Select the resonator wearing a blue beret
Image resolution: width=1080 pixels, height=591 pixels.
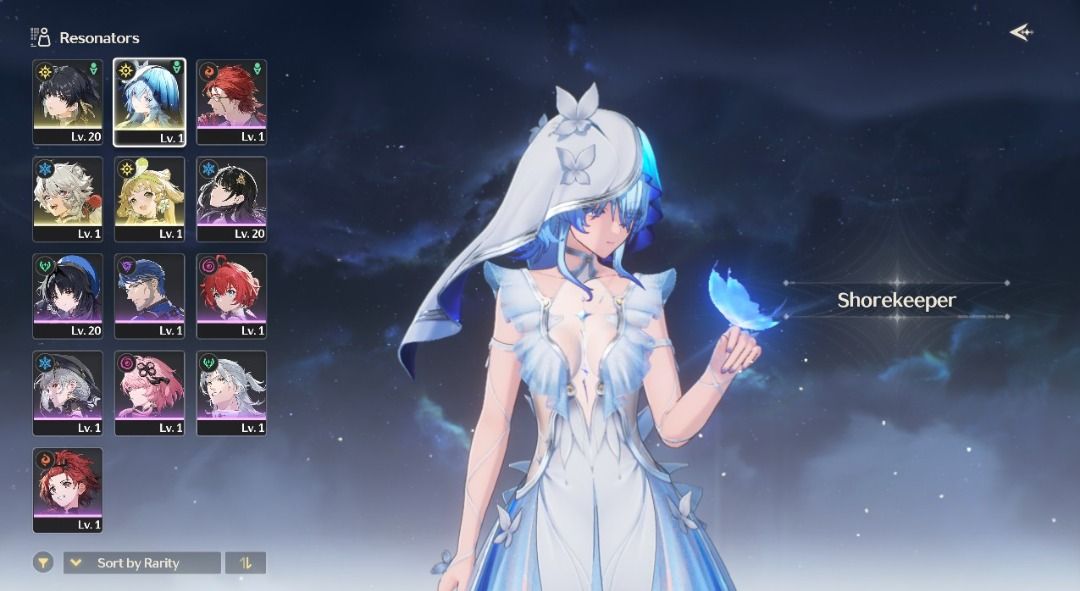68,294
